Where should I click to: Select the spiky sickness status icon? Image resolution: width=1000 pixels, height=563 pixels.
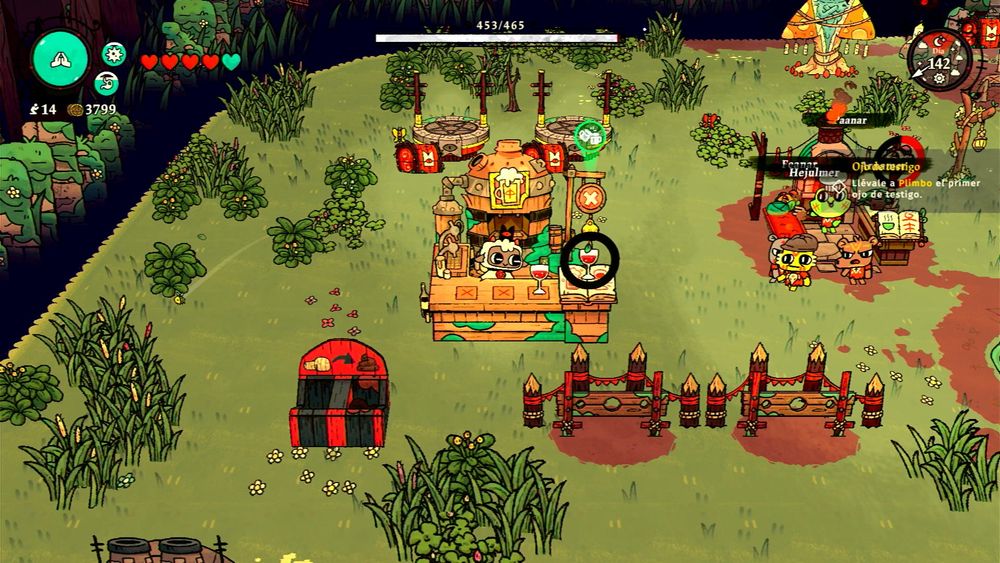114,54
